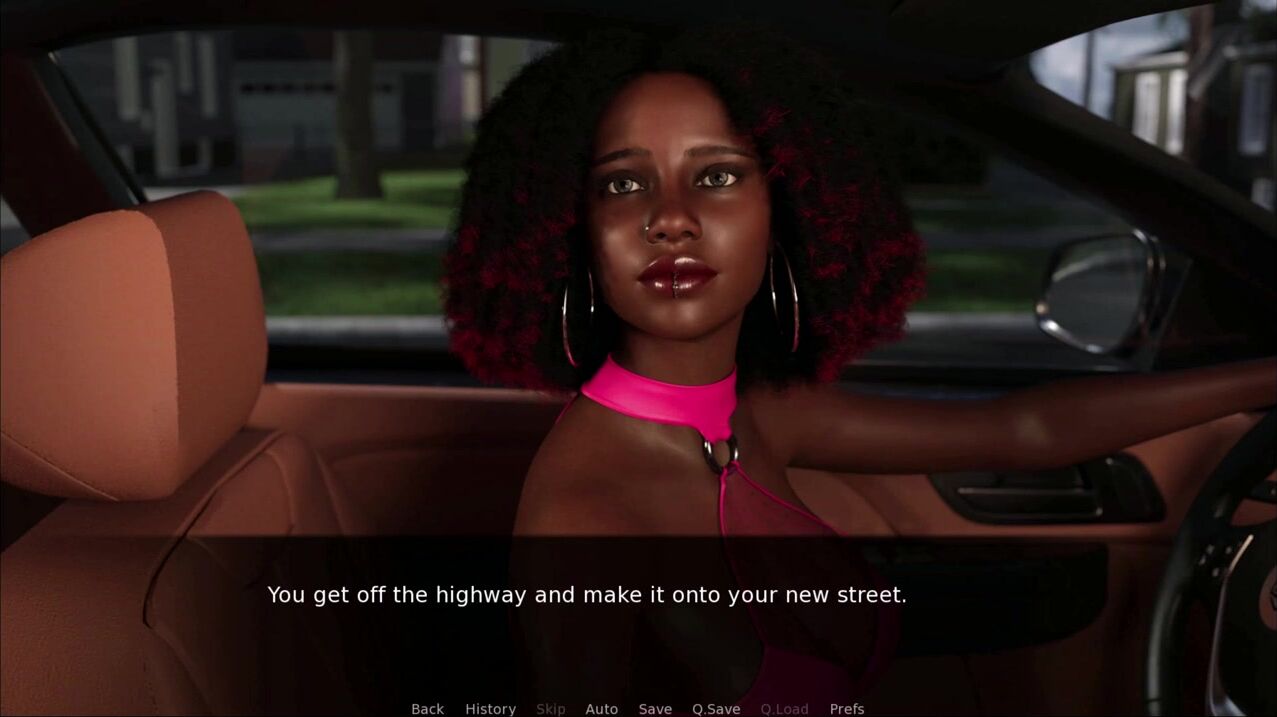
Task: Toggle Auto advance mode
Action: pyautogui.click(x=601, y=709)
